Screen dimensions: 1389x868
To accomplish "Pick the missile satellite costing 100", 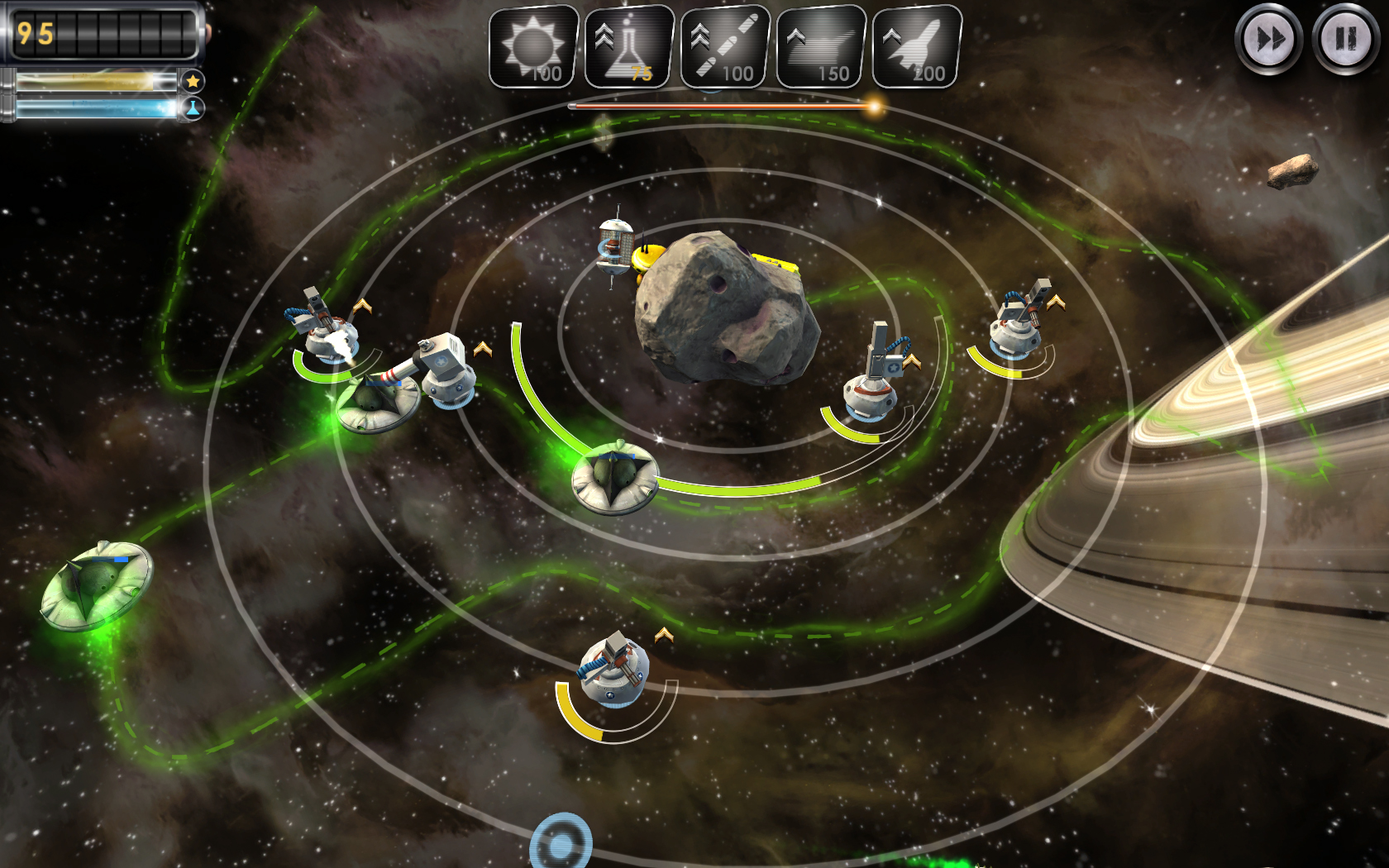I will click(x=725, y=47).
